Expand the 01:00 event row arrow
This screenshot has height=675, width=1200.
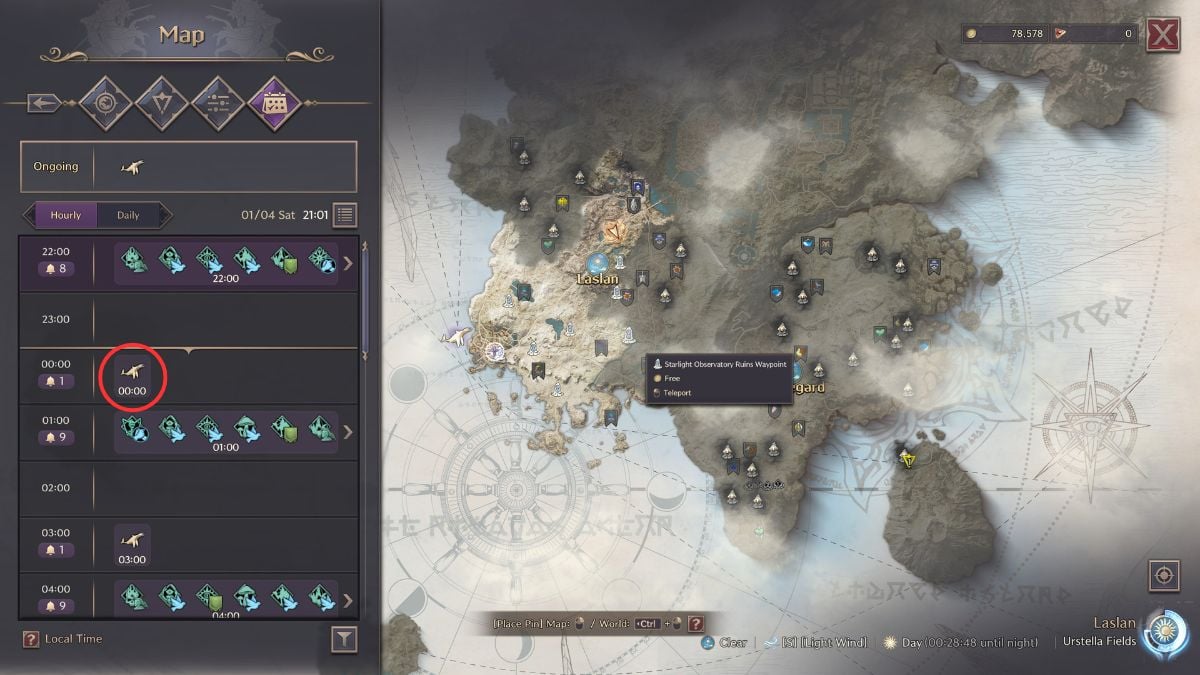tap(348, 432)
